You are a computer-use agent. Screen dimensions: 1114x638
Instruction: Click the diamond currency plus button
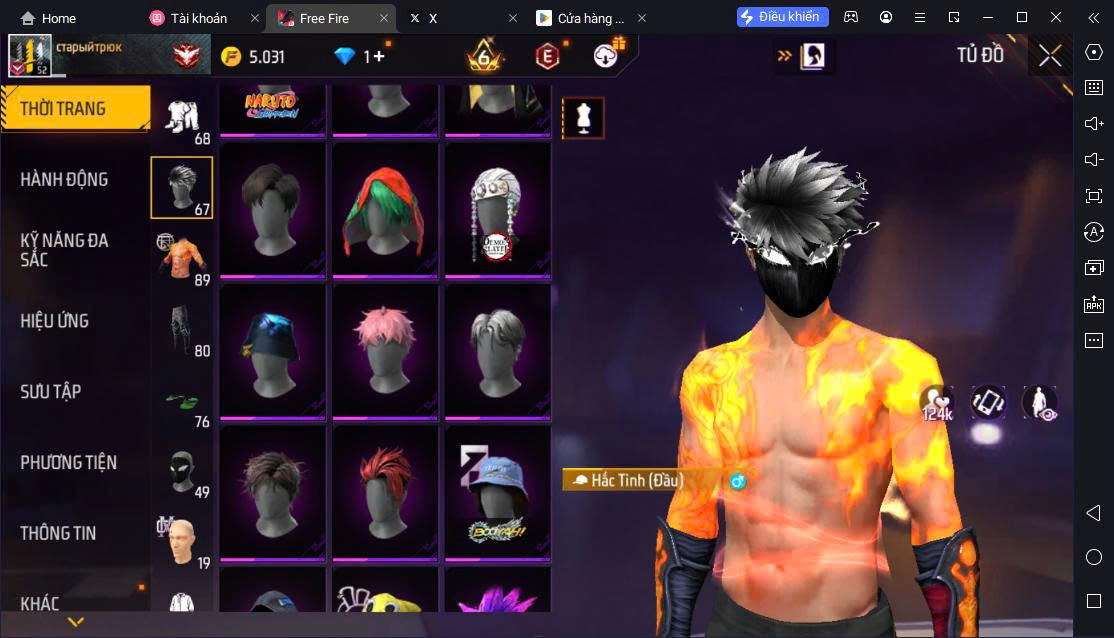378,57
